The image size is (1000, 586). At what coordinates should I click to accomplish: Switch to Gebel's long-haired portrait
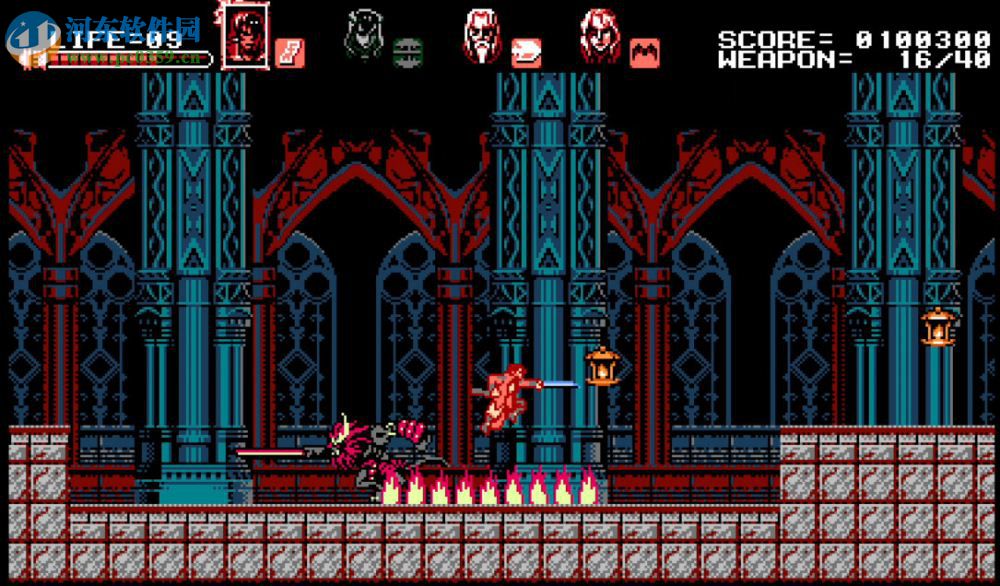coord(600,36)
